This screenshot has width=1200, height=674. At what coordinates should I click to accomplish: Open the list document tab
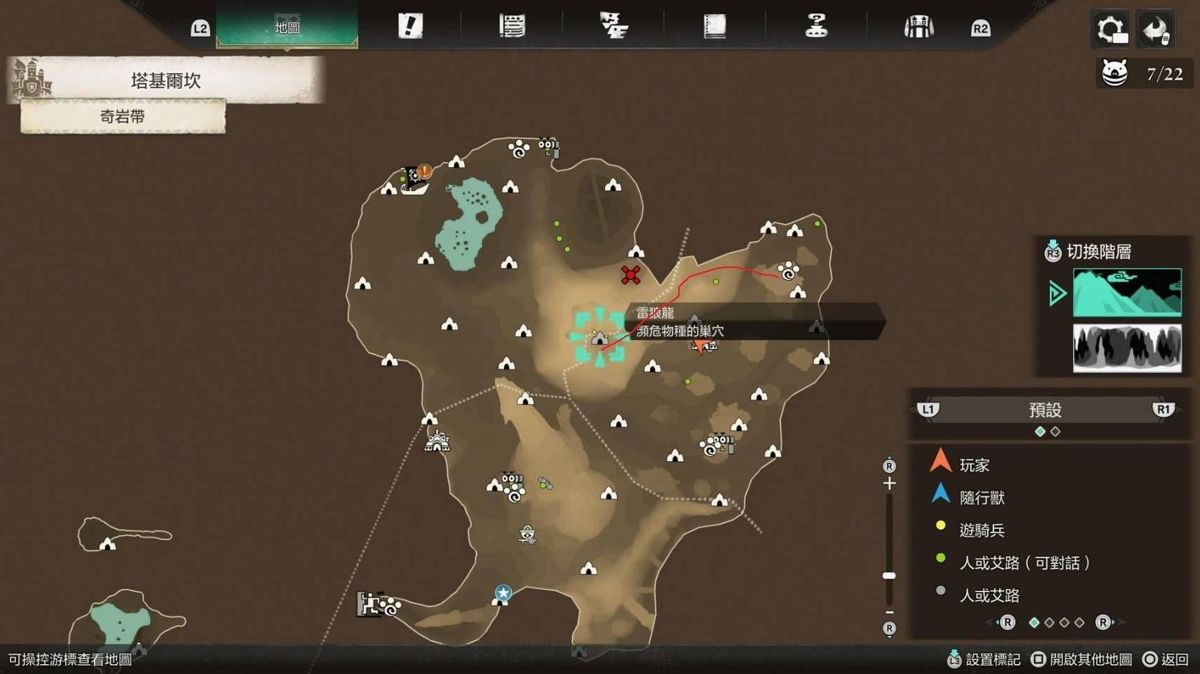pyautogui.click(x=512, y=27)
